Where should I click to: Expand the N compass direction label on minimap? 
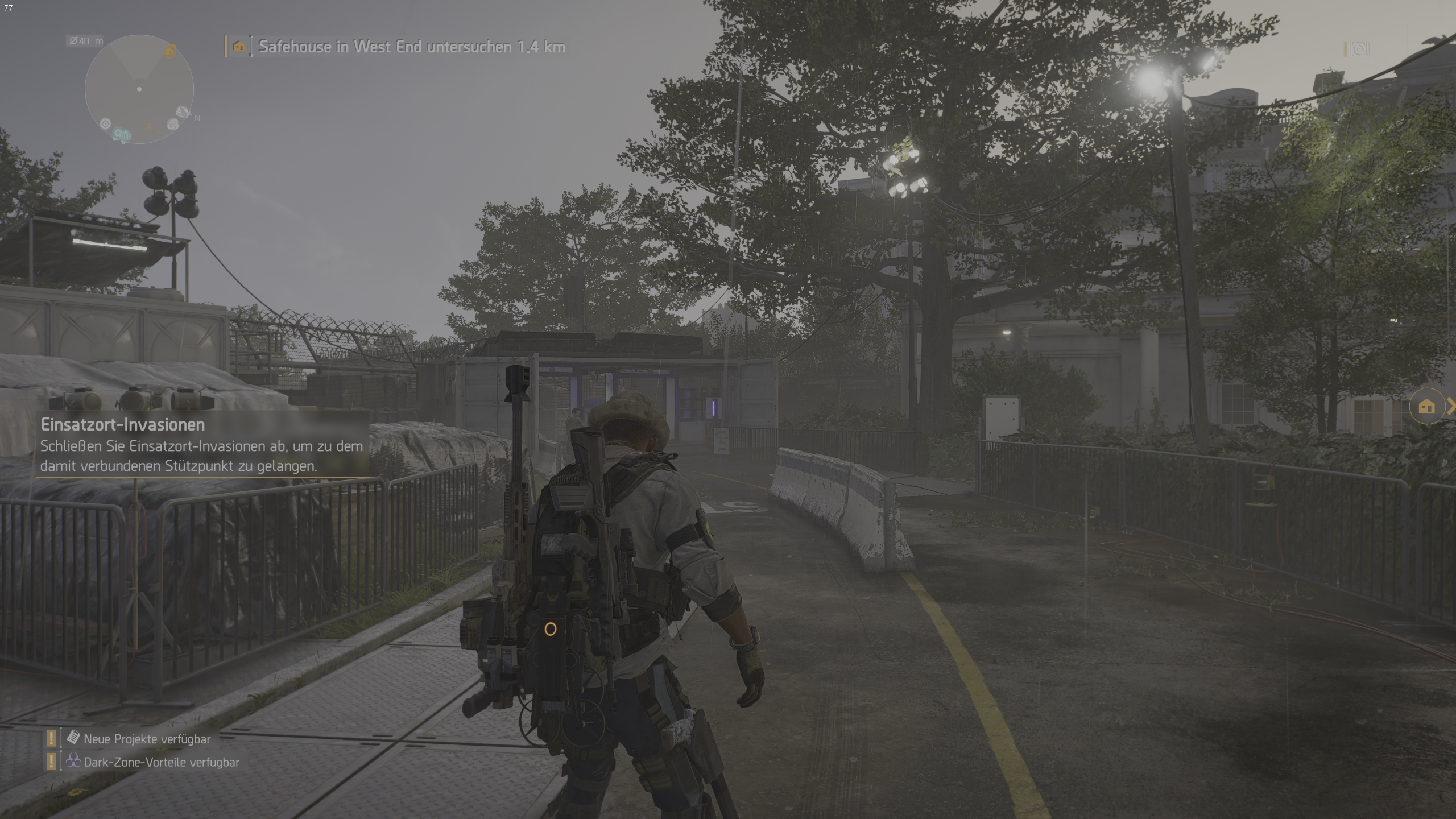[x=197, y=118]
